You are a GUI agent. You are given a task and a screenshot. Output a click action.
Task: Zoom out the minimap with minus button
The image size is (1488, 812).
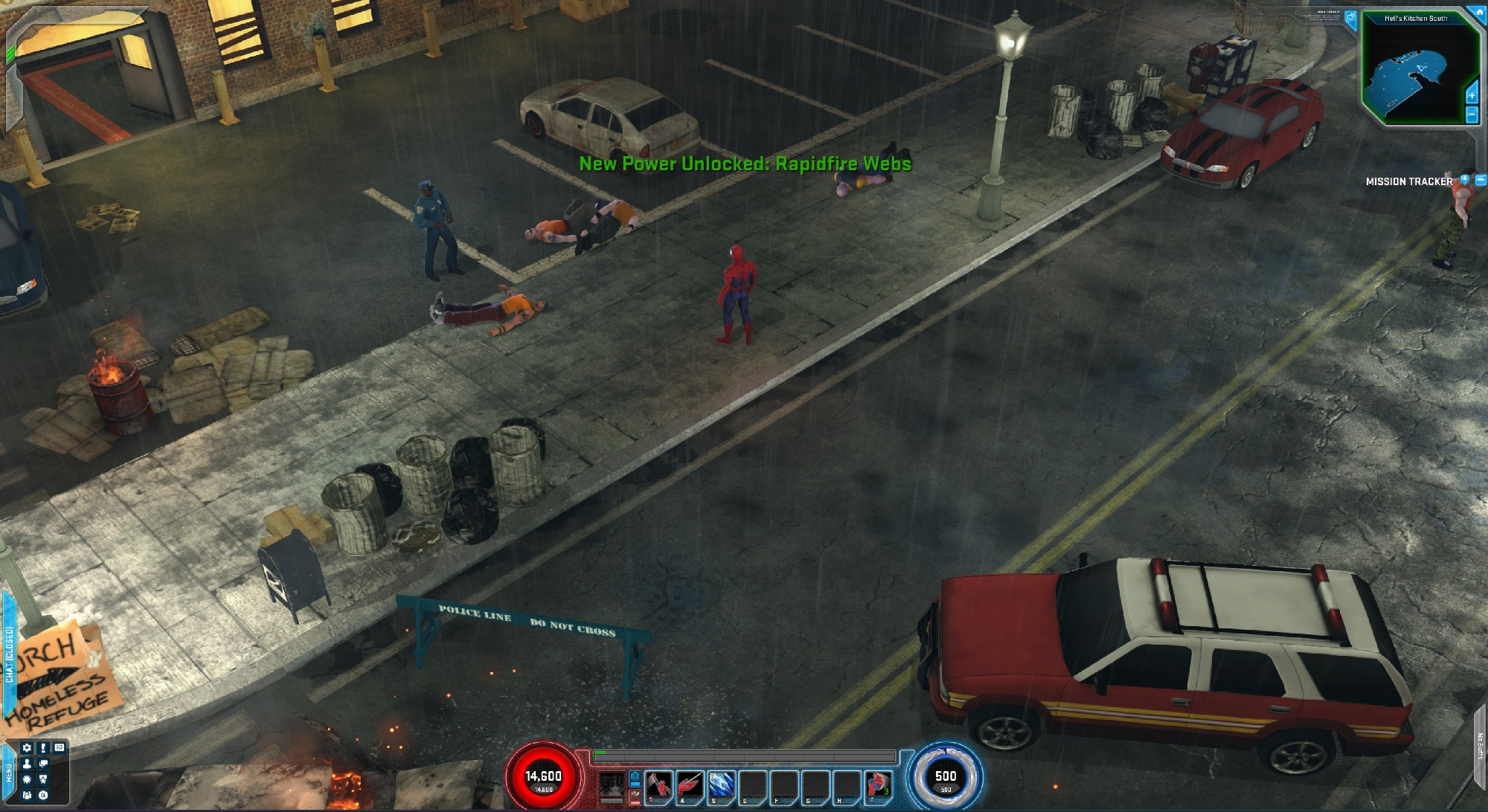click(1471, 115)
